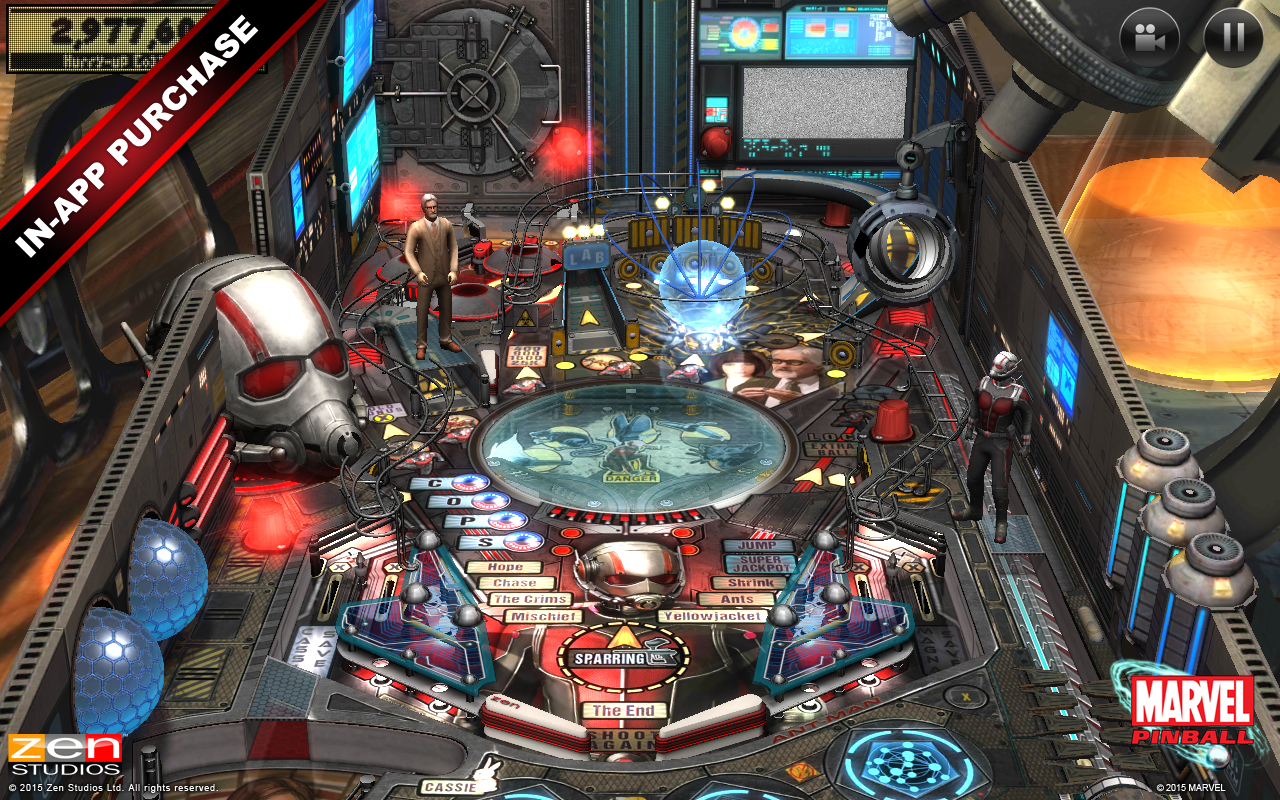
Task: Click the red LAB lane sign
Action: pyautogui.click(x=585, y=255)
